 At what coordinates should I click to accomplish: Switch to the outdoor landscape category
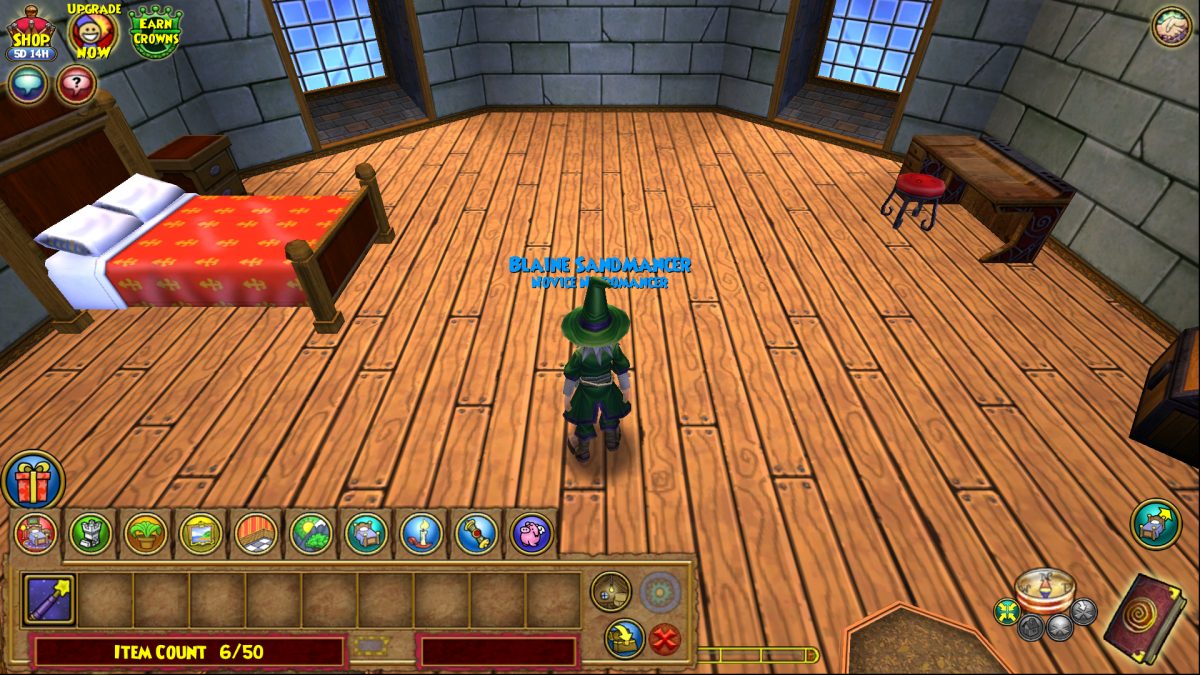tap(311, 533)
